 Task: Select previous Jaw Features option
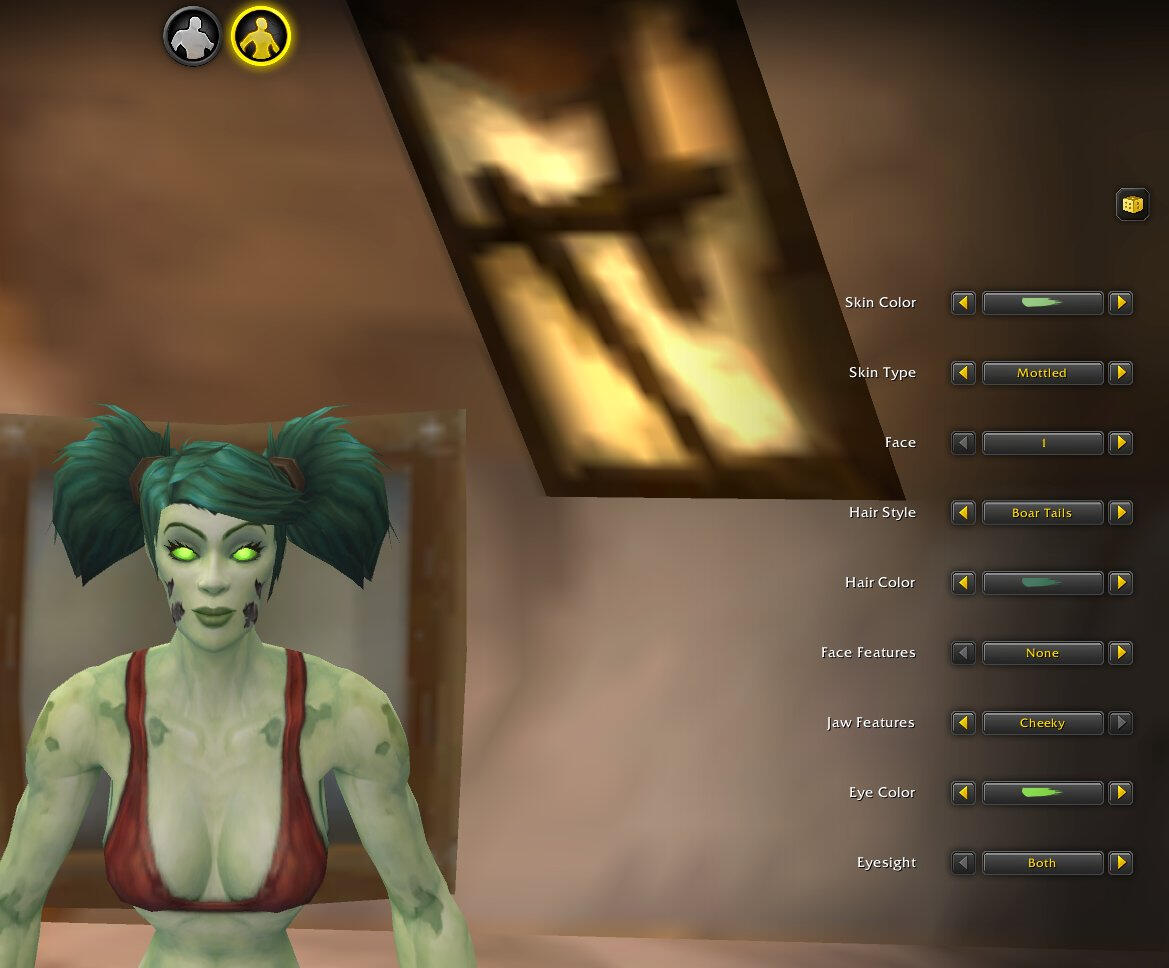coord(963,723)
